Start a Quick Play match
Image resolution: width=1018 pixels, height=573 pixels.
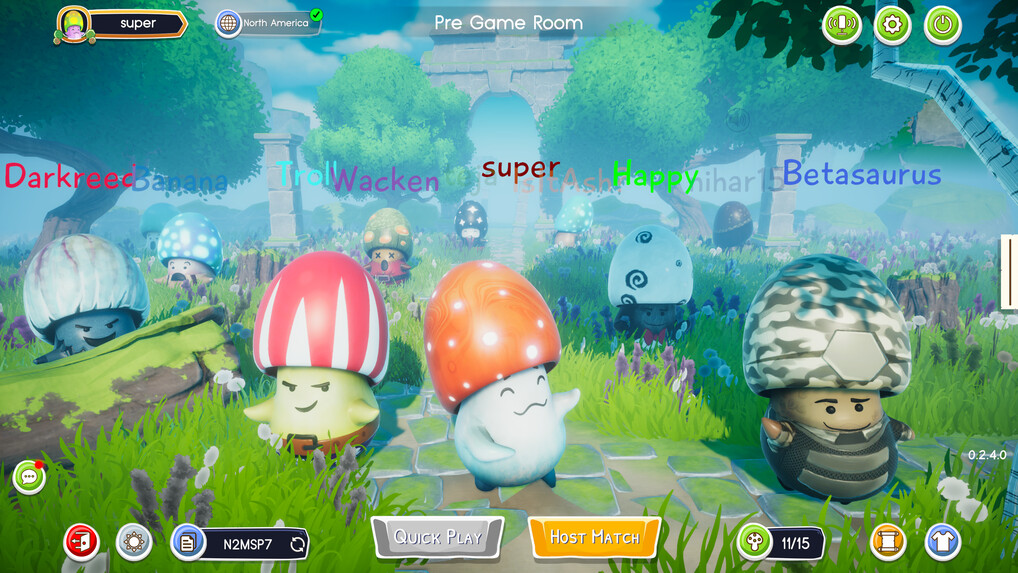coord(437,537)
